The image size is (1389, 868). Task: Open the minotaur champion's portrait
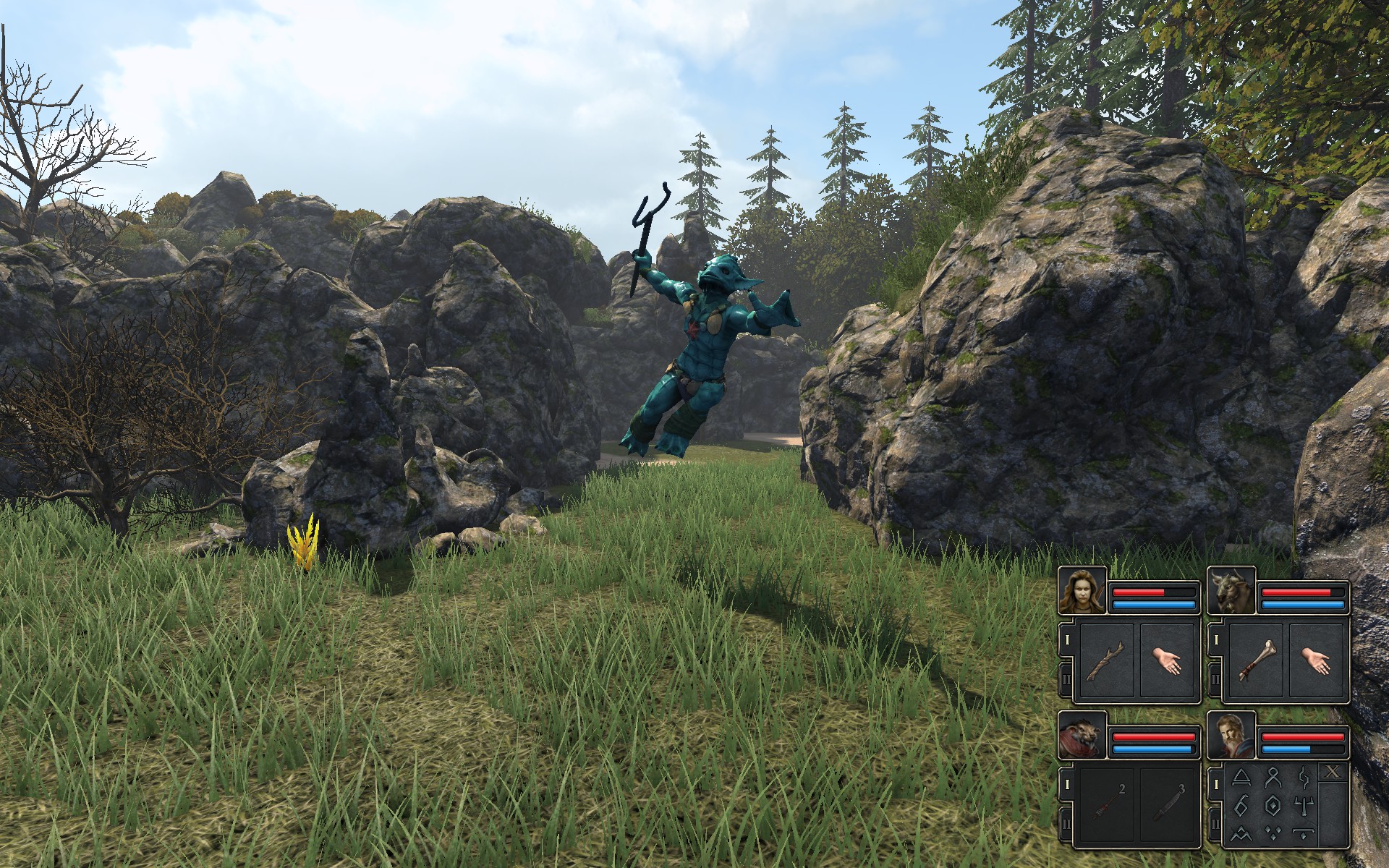(x=1231, y=591)
